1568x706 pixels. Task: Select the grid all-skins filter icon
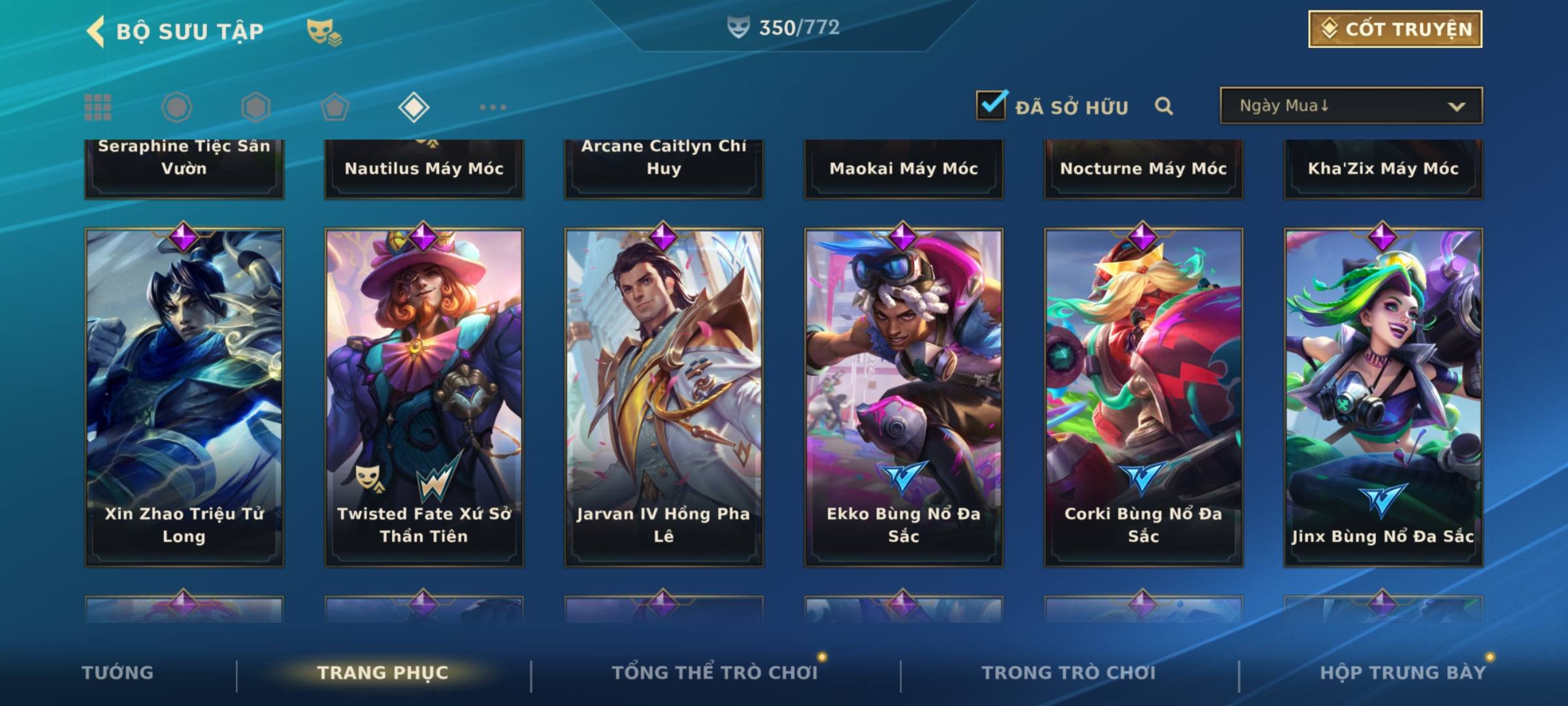(98, 107)
